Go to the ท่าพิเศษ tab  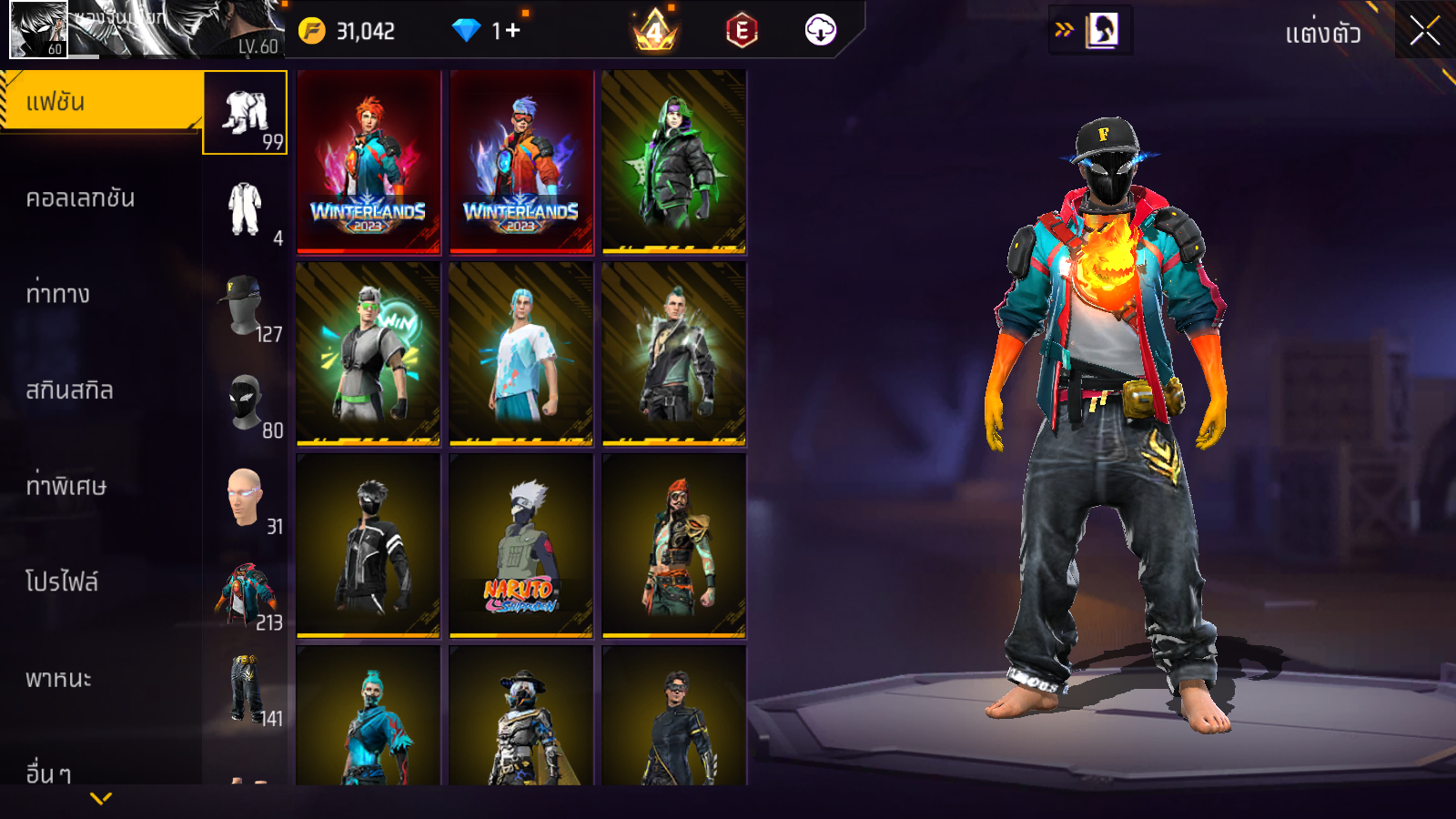pyautogui.click(x=66, y=486)
